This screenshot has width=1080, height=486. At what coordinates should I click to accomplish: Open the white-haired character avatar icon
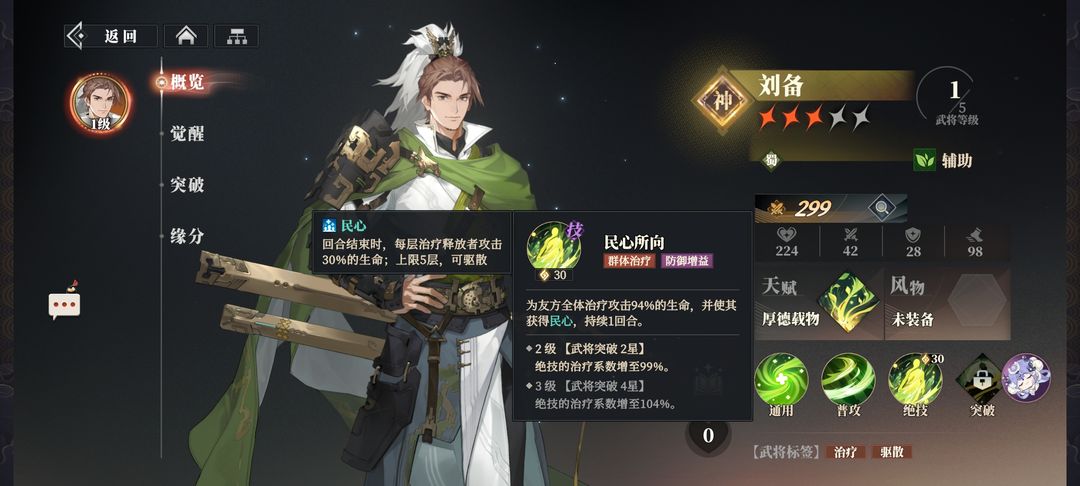pyautogui.click(x=1026, y=378)
